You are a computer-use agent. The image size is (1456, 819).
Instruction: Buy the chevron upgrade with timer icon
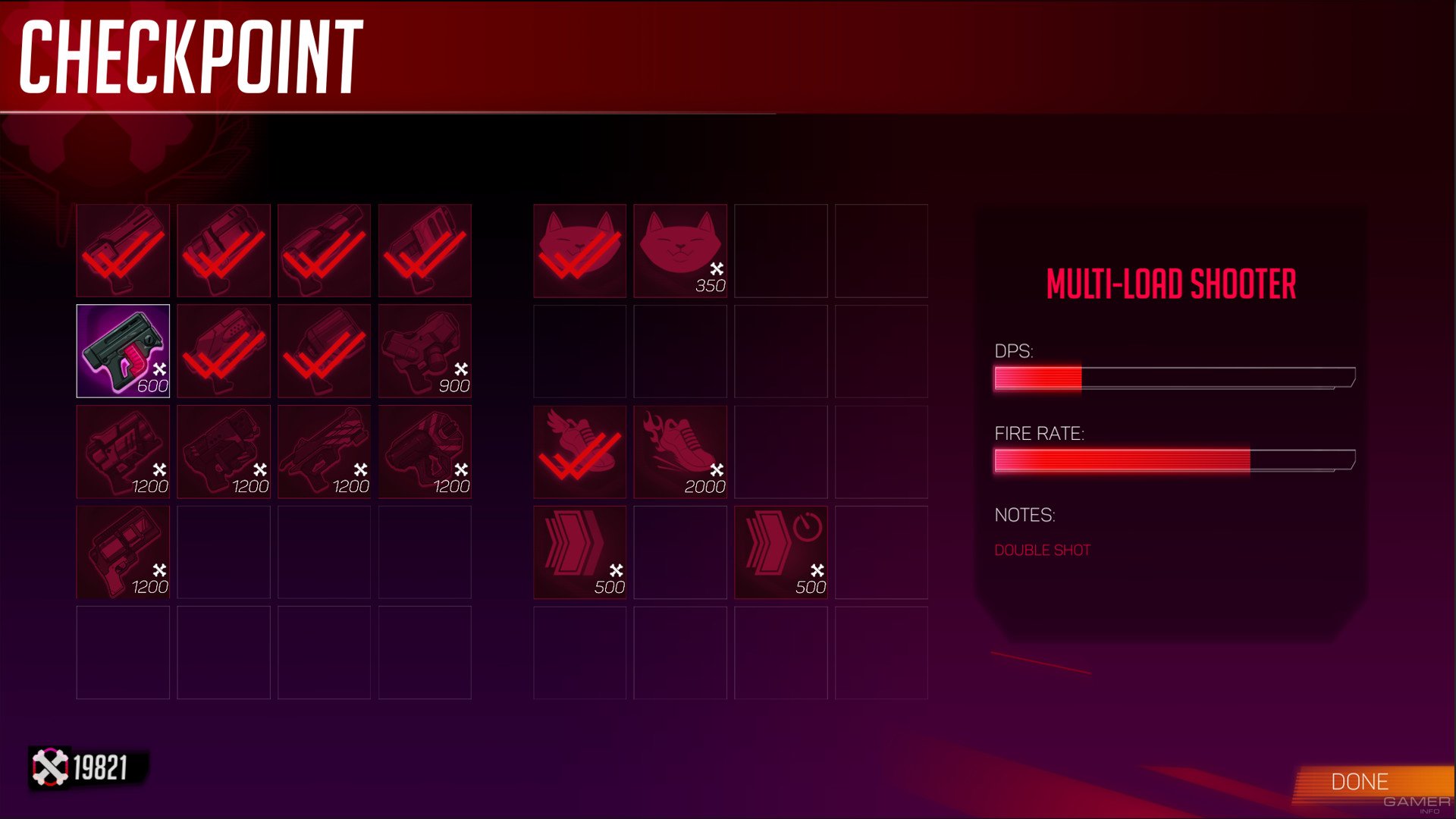click(x=780, y=552)
